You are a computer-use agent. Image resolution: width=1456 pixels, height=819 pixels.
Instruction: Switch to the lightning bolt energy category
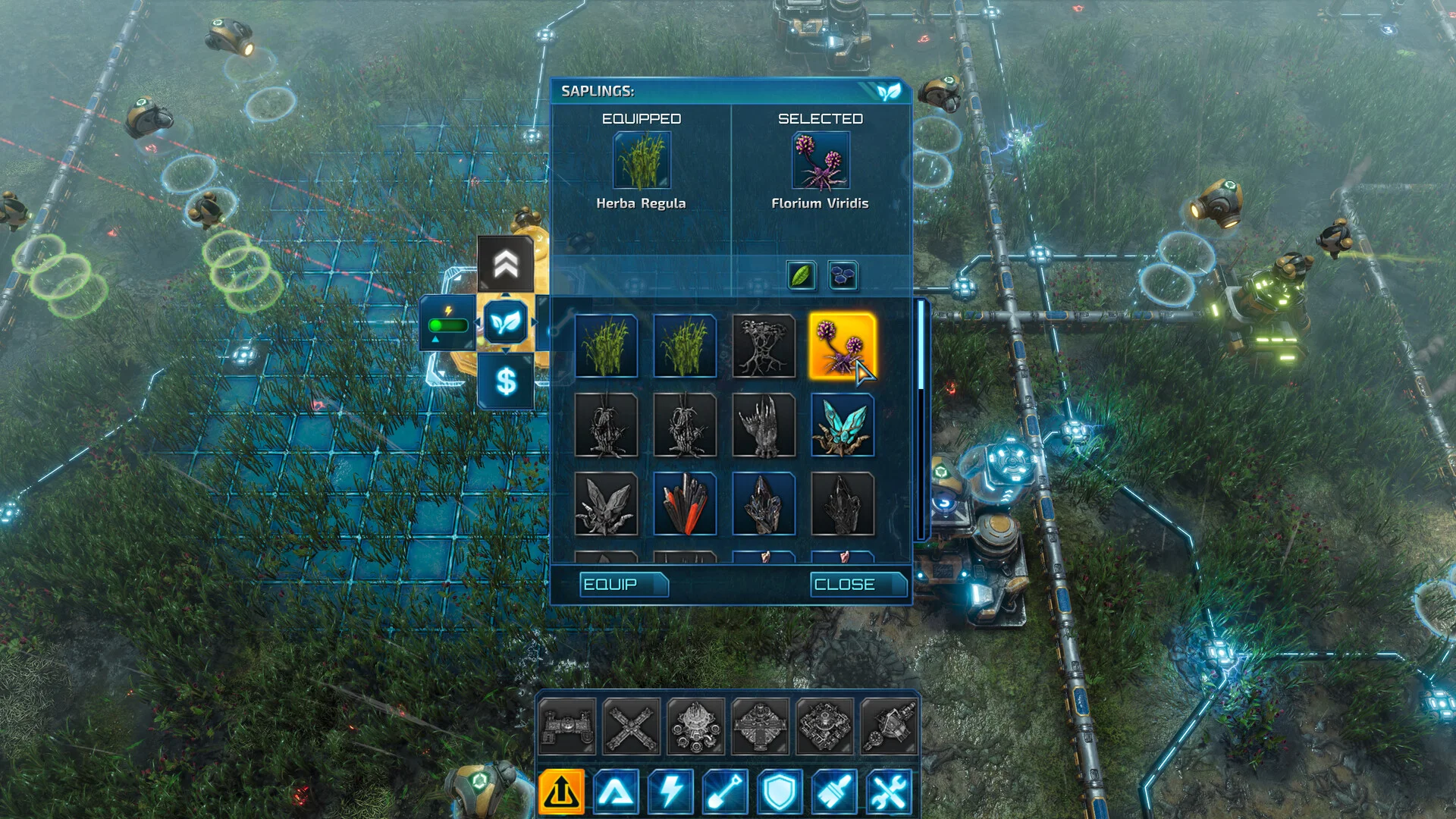tap(670, 792)
